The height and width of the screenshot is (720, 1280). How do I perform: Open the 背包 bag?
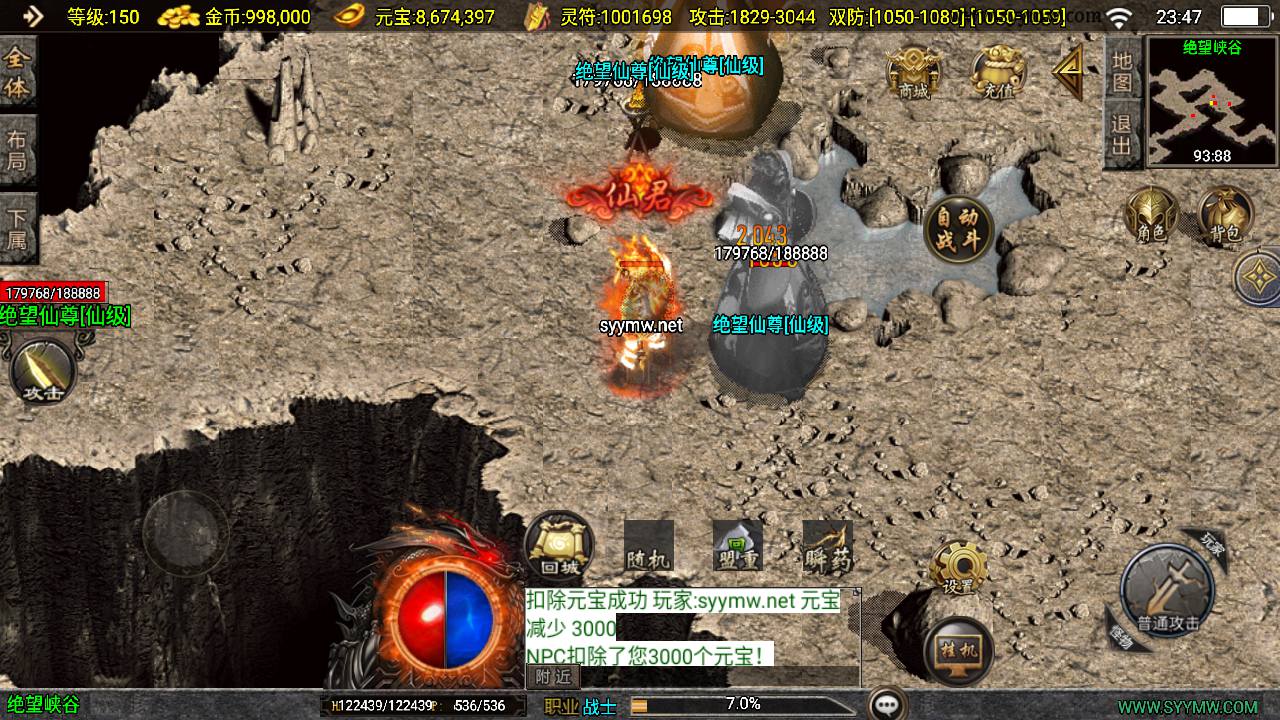point(1225,216)
